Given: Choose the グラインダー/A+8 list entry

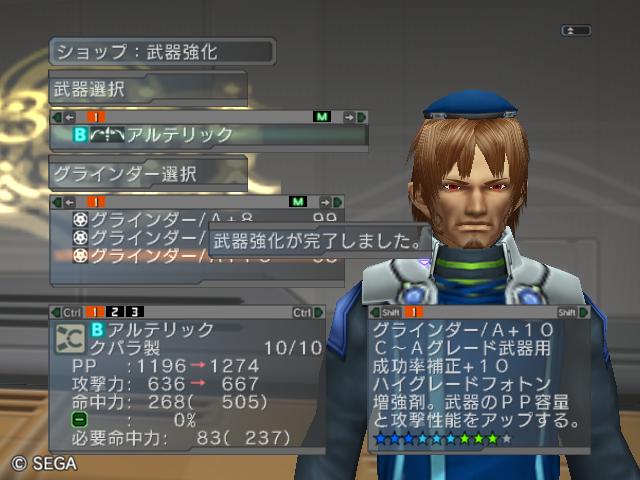Looking at the screenshot, I should [160, 218].
